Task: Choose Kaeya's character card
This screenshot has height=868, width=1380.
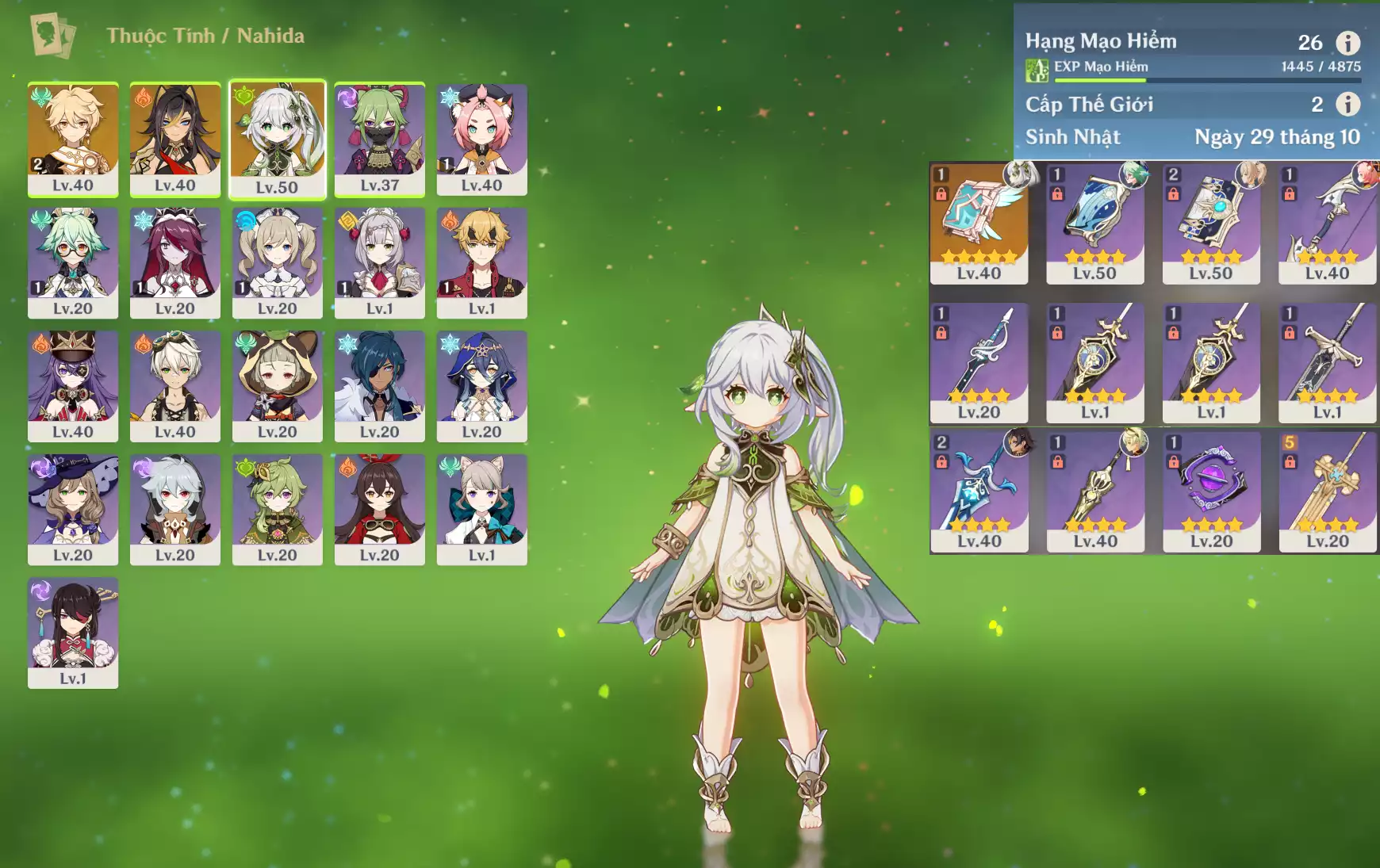Action: coord(379,385)
